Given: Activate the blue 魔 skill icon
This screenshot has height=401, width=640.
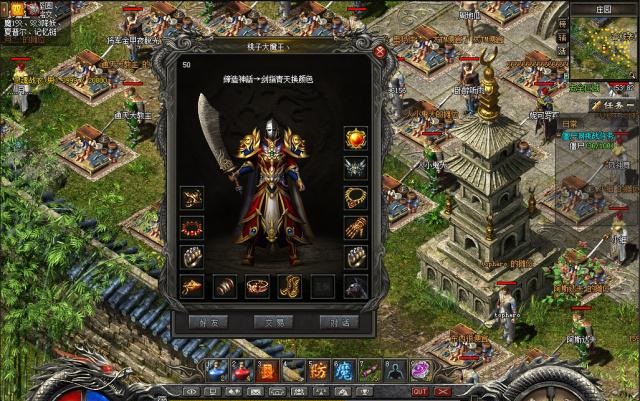Looking at the screenshot, I should pyautogui.click(x=343, y=370).
